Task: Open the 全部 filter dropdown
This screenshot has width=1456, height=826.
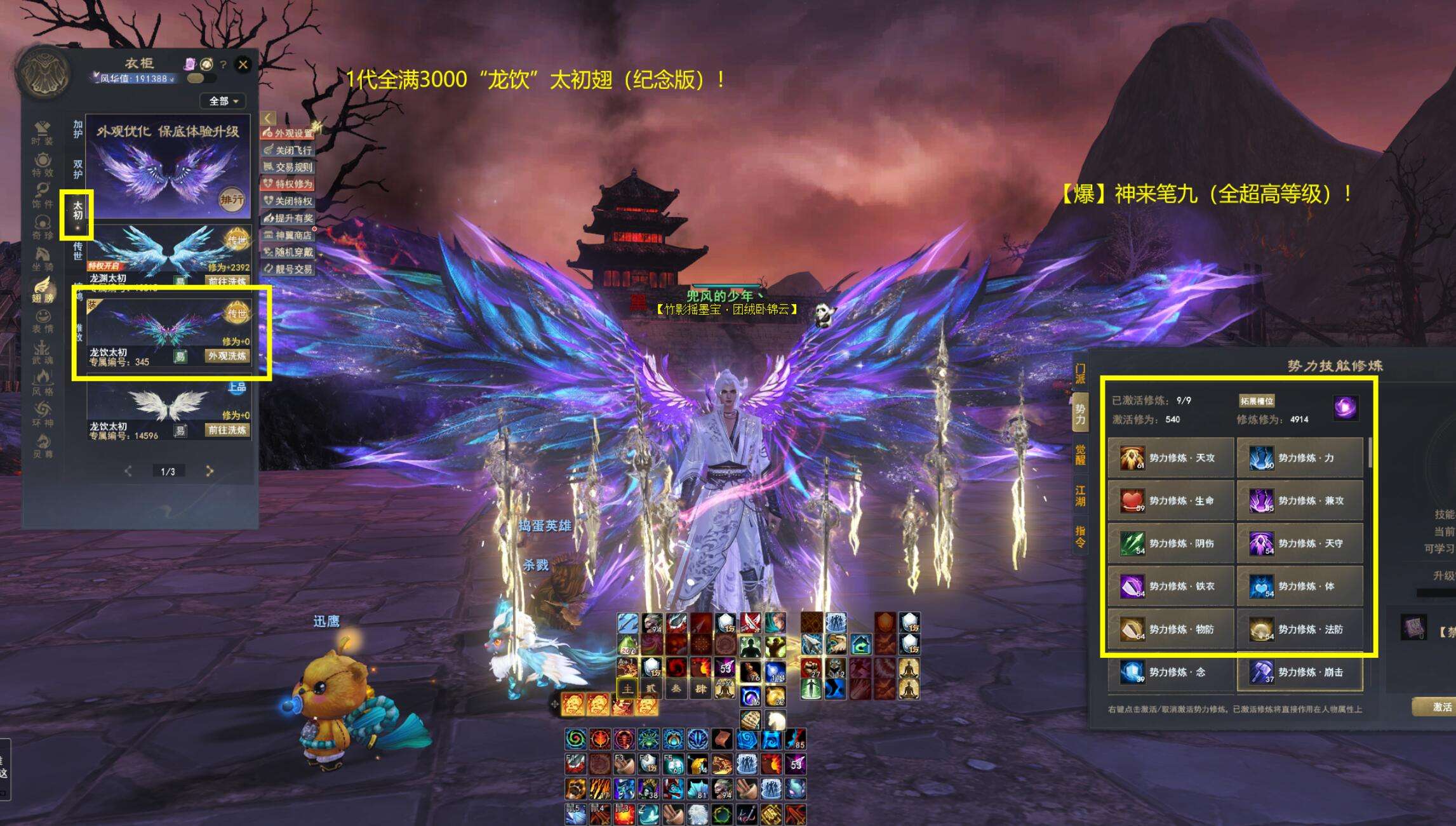Action: (223, 101)
